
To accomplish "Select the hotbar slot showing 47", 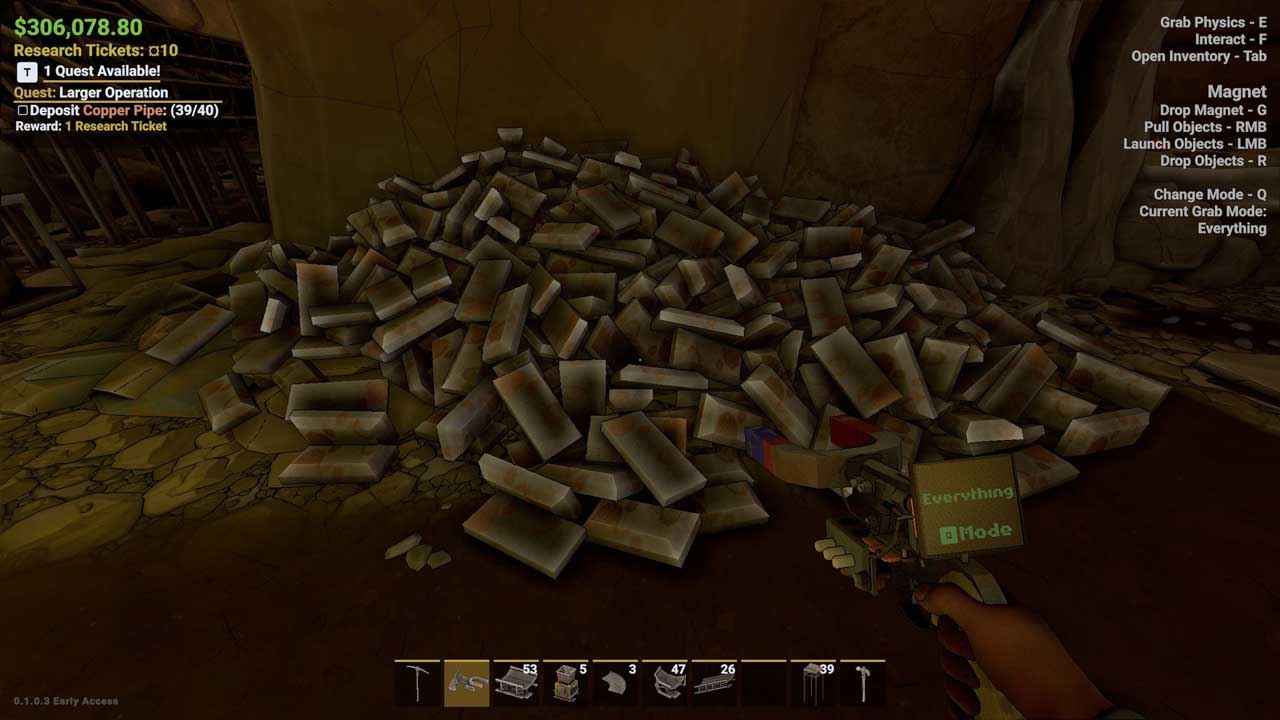I will [665, 683].
